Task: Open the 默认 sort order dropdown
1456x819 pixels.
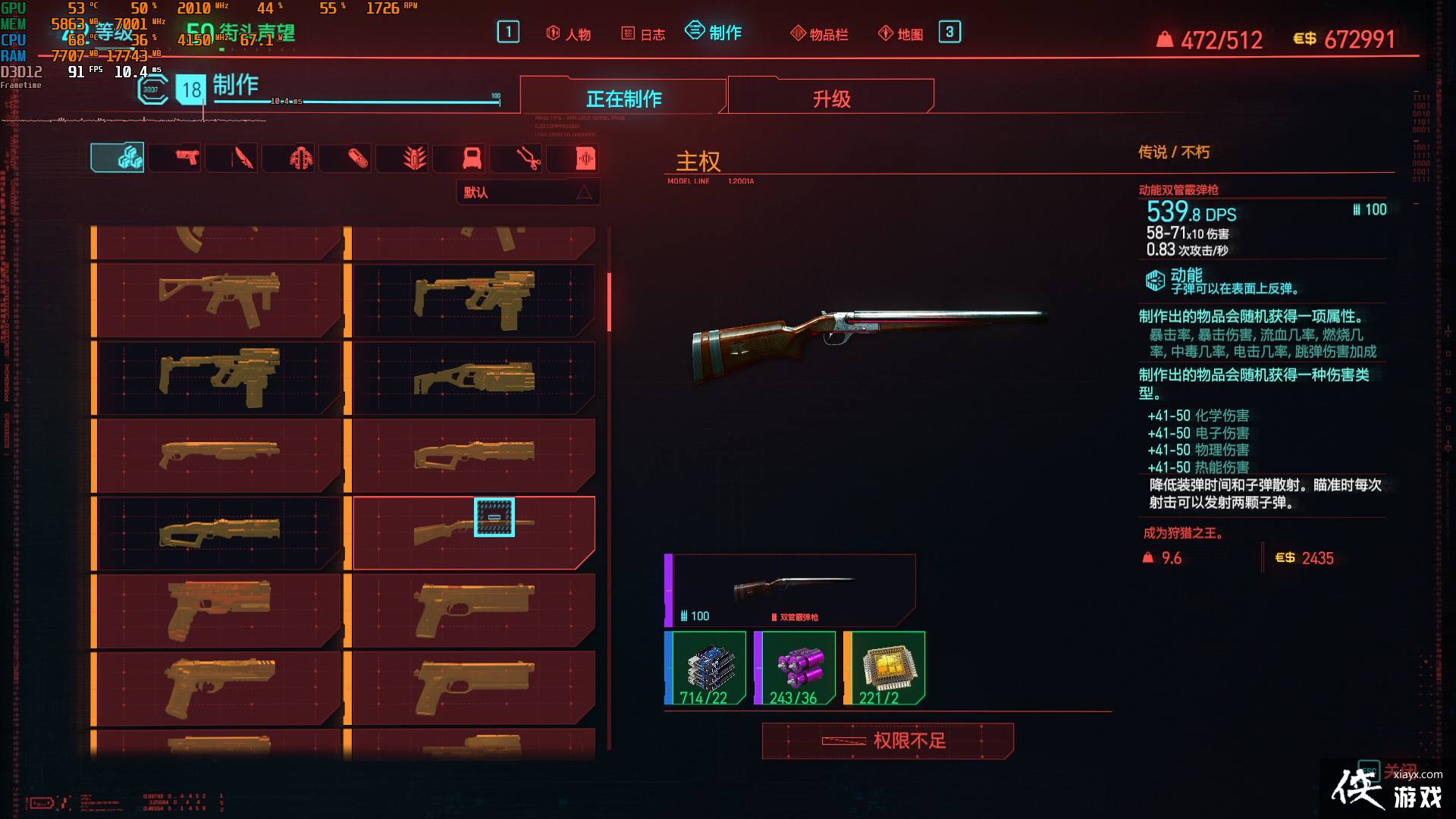Action: 529,192
